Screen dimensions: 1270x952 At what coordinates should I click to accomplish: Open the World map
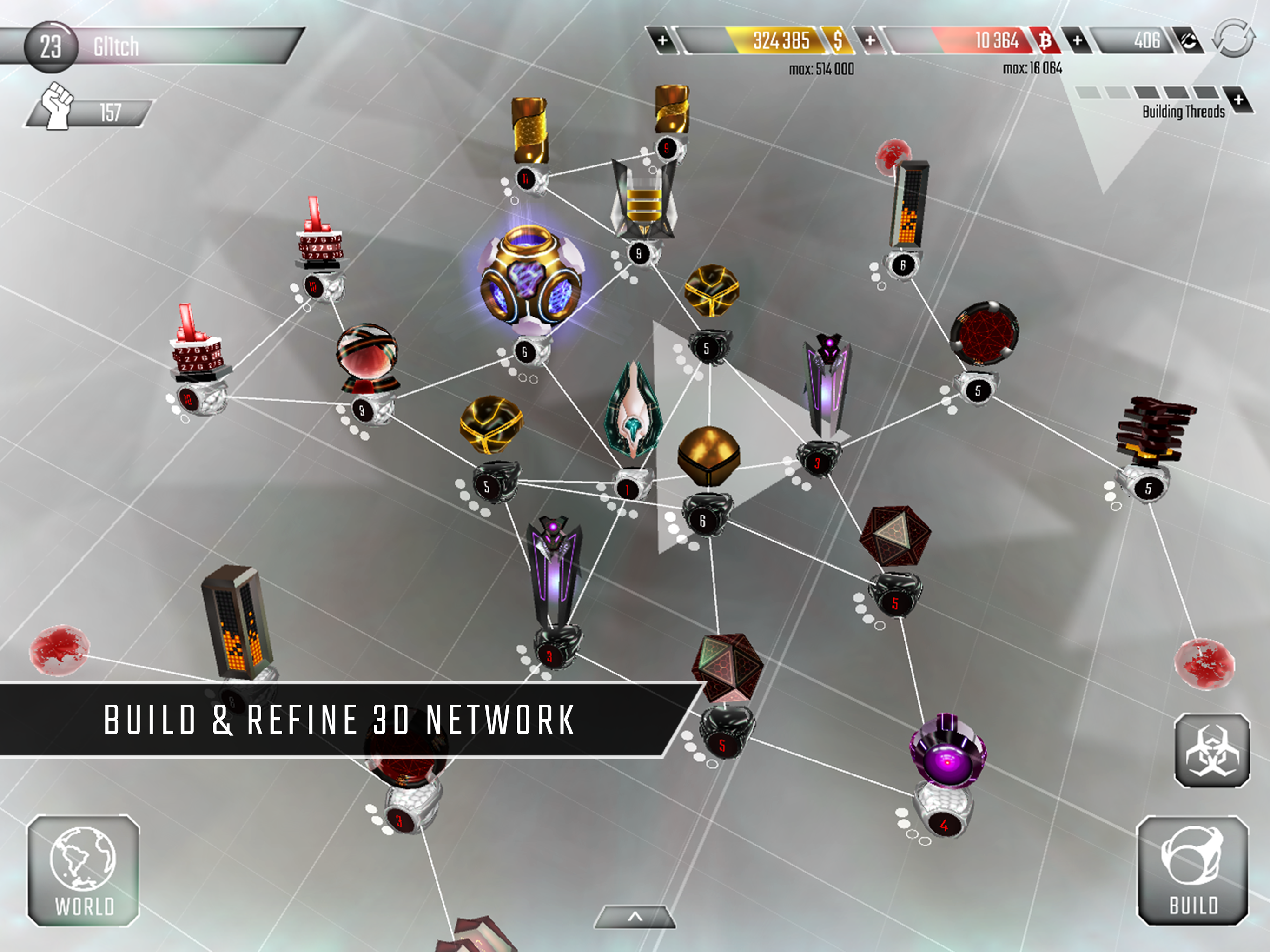[x=83, y=871]
